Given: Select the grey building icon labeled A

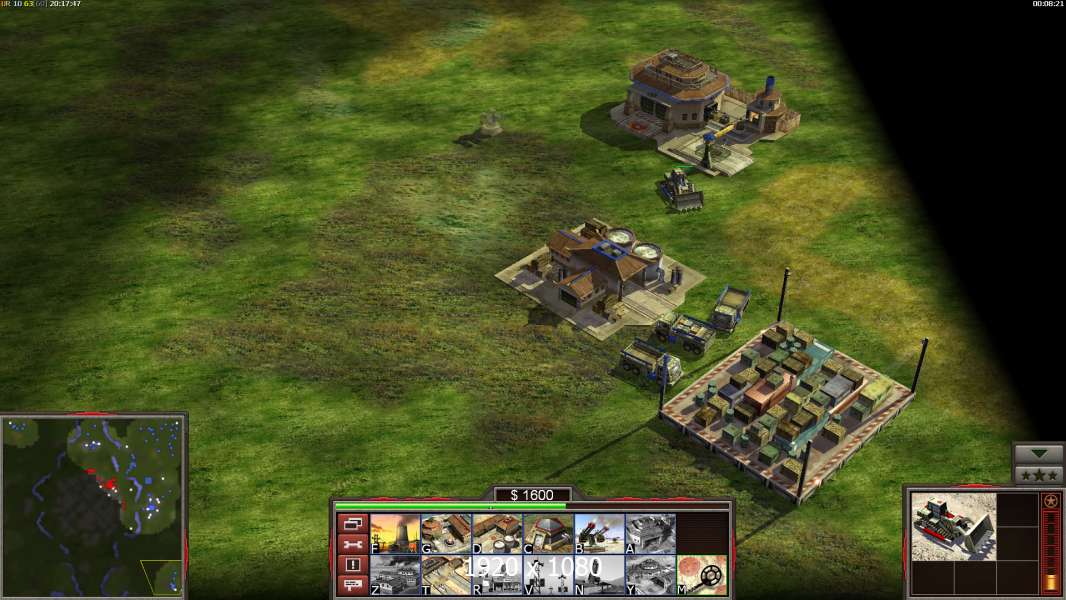Looking at the screenshot, I should (x=650, y=533).
